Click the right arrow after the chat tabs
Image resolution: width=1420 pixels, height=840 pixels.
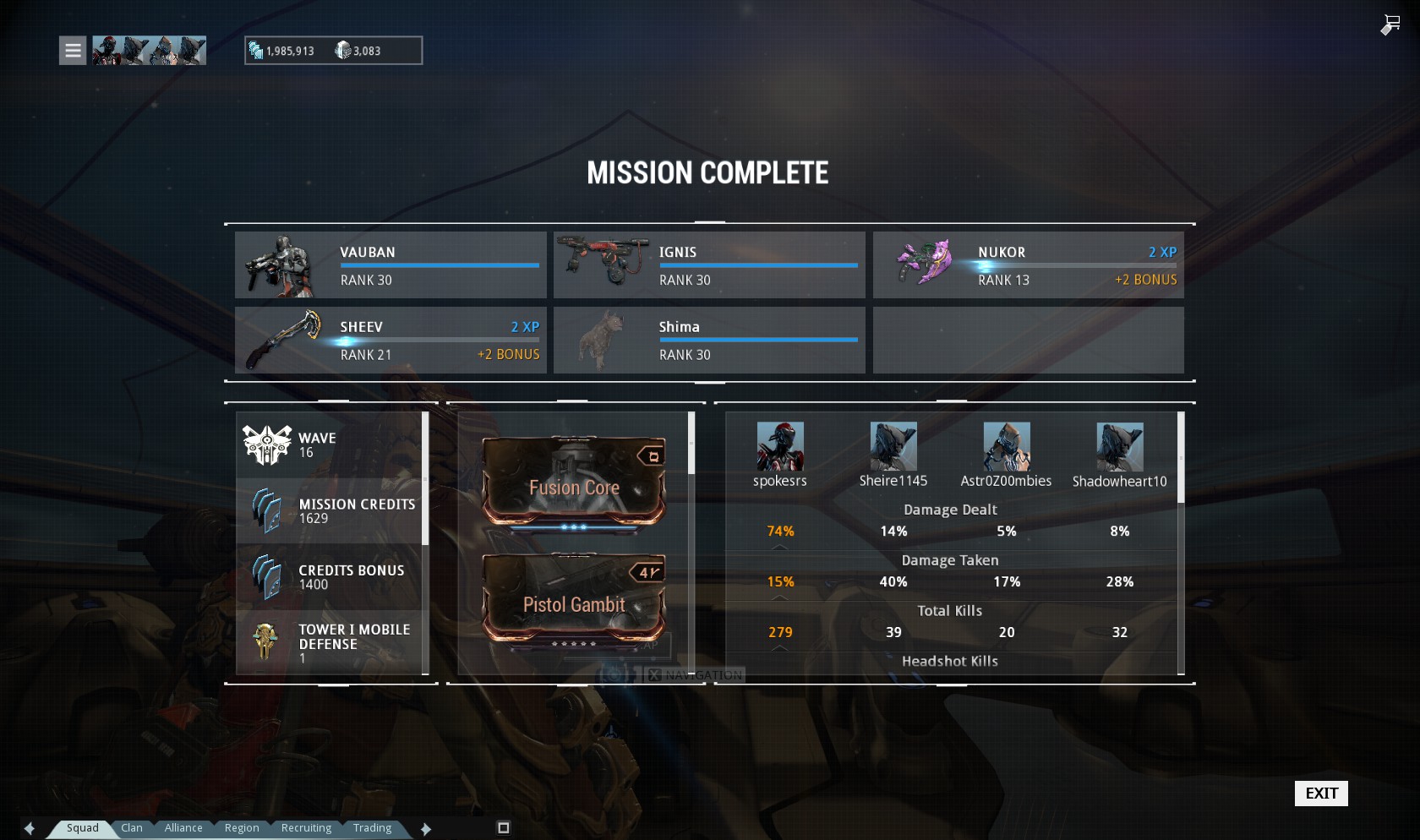[426, 829]
